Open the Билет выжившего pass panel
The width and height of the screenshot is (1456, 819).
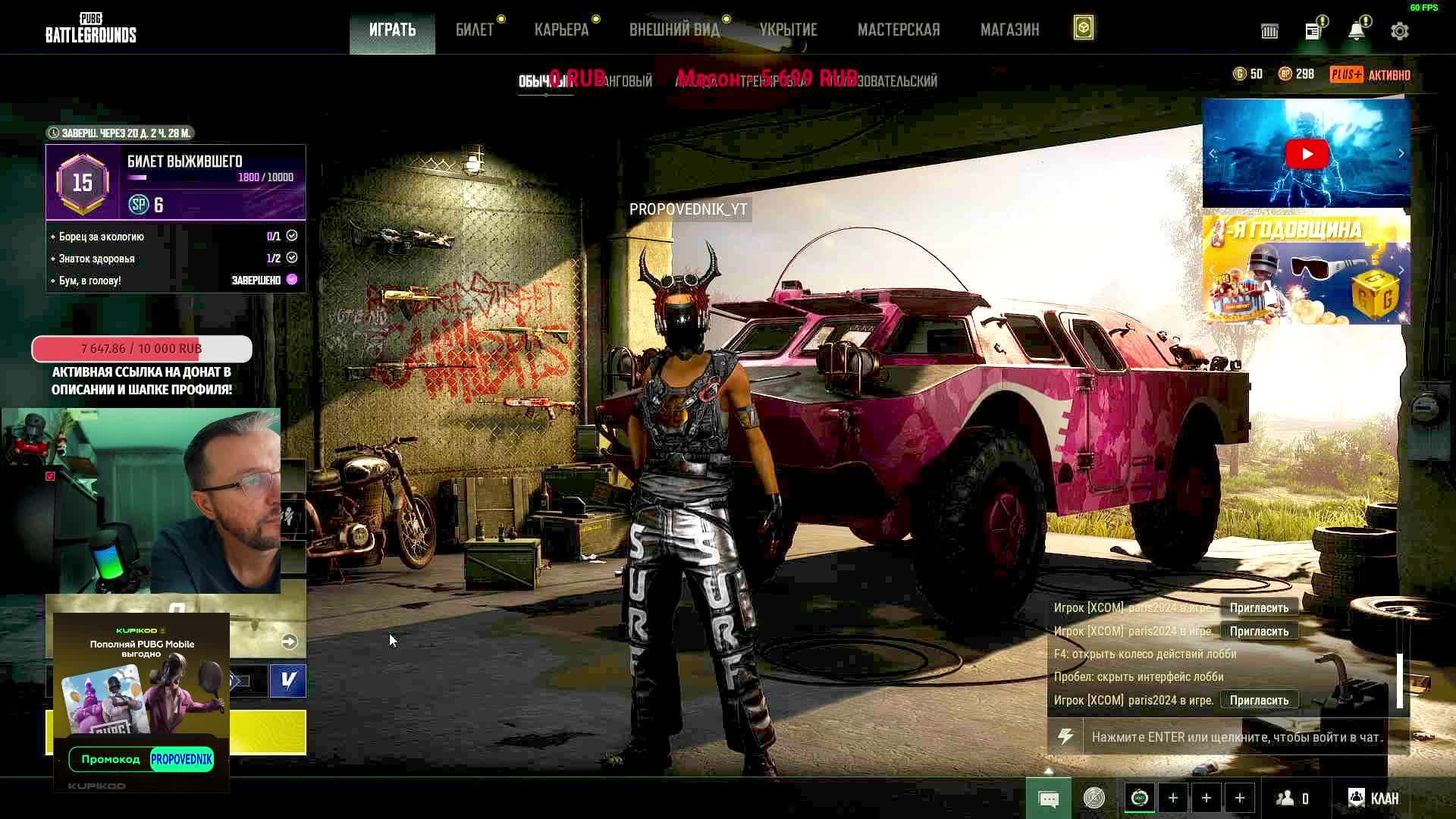coord(176,182)
